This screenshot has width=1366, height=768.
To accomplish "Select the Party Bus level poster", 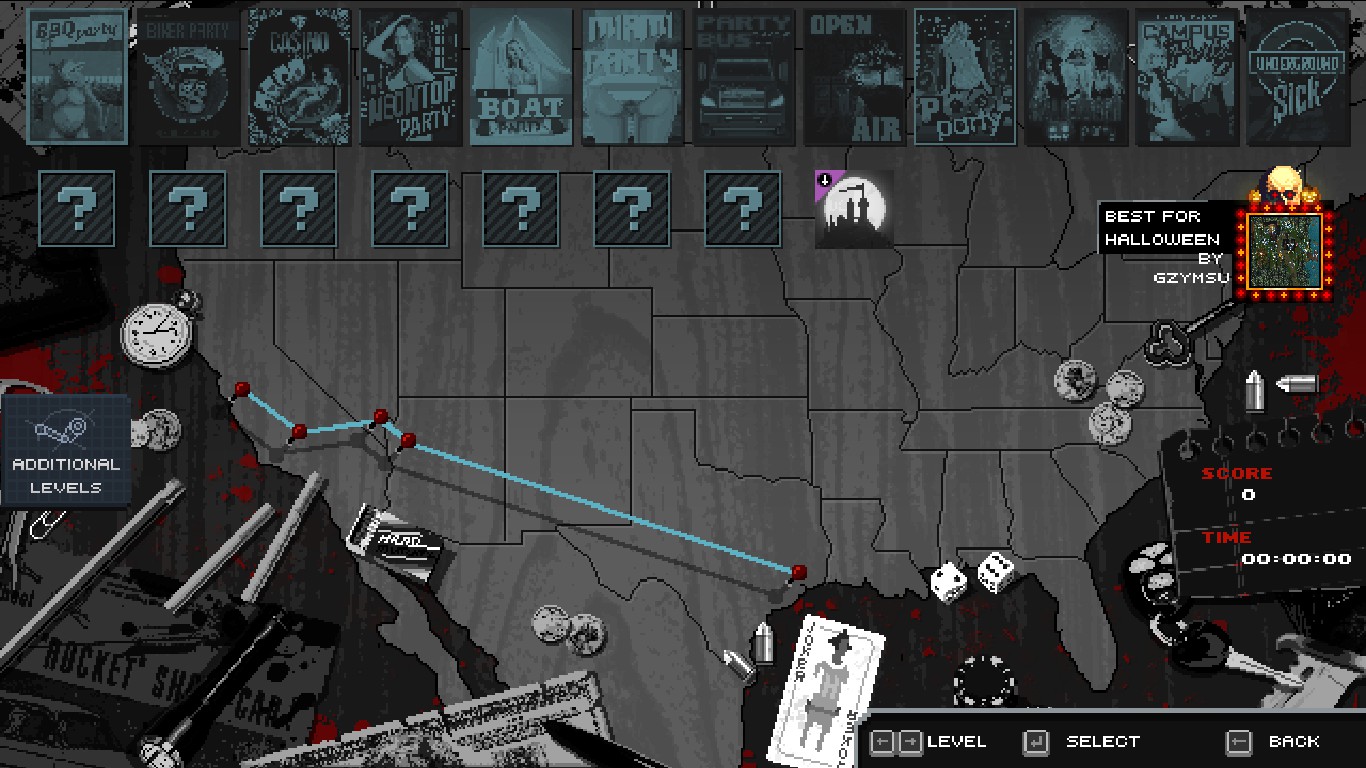I will pyautogui.click(x=744, y=77).
